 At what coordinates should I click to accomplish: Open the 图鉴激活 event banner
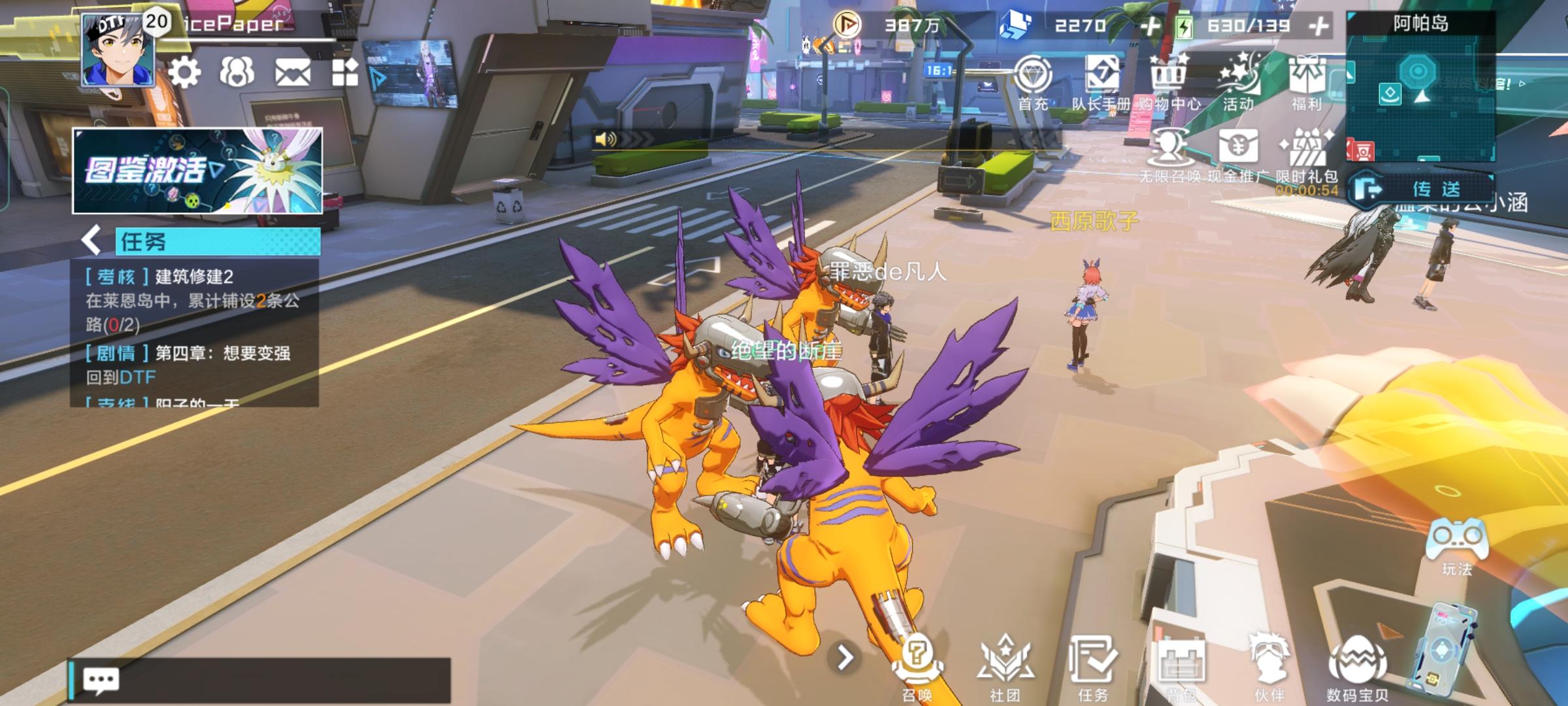point(197,171)
